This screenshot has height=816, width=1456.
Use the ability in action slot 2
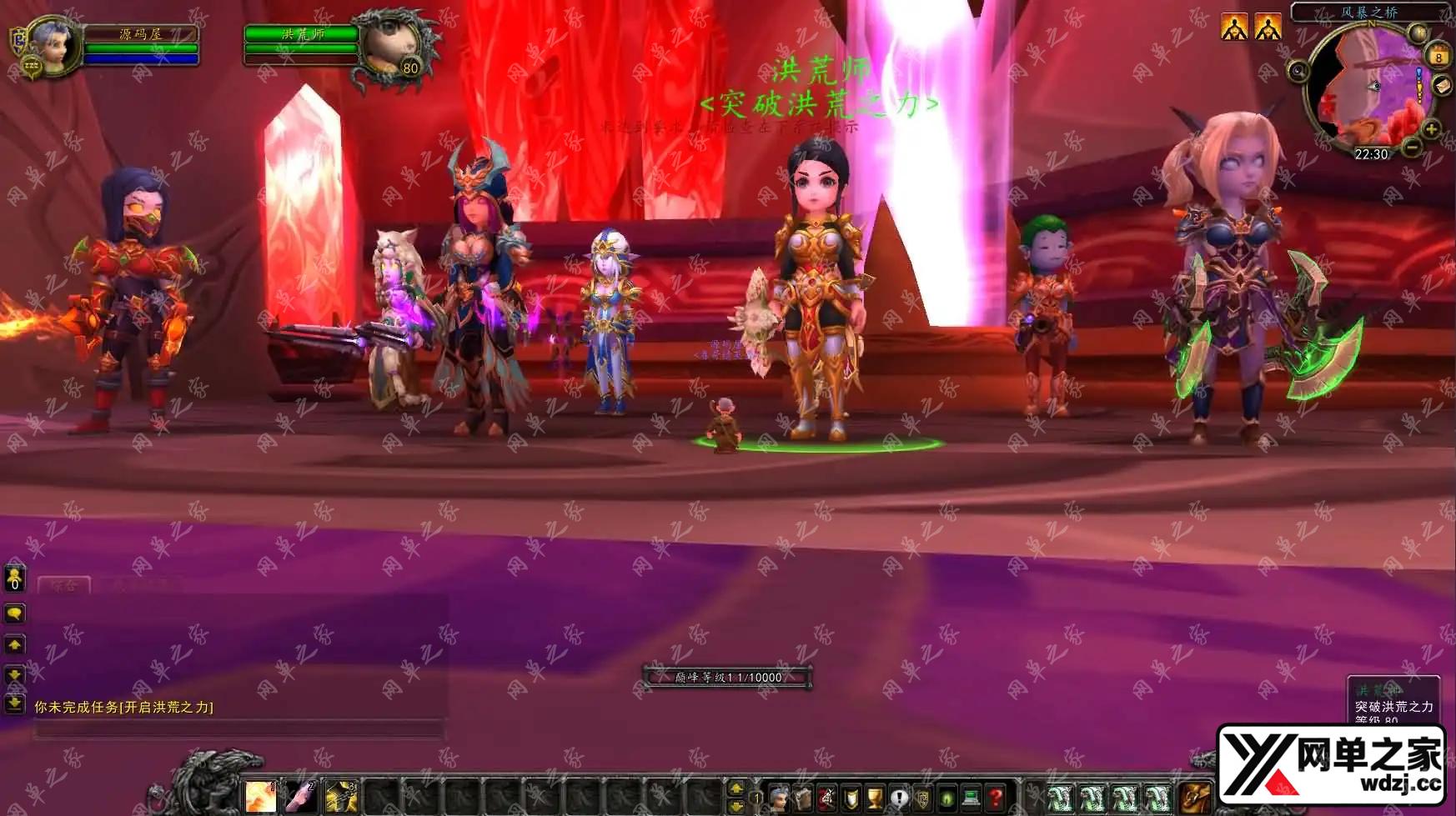(300, 797)
